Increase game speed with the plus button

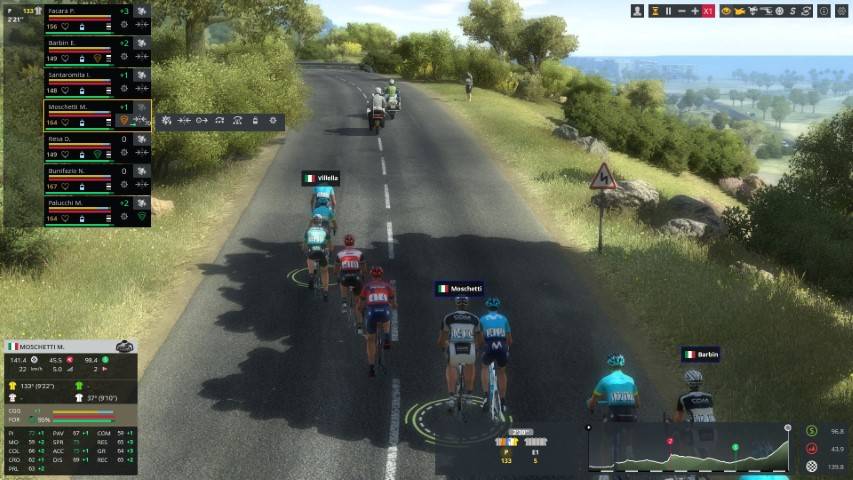(x=695, y=11)
